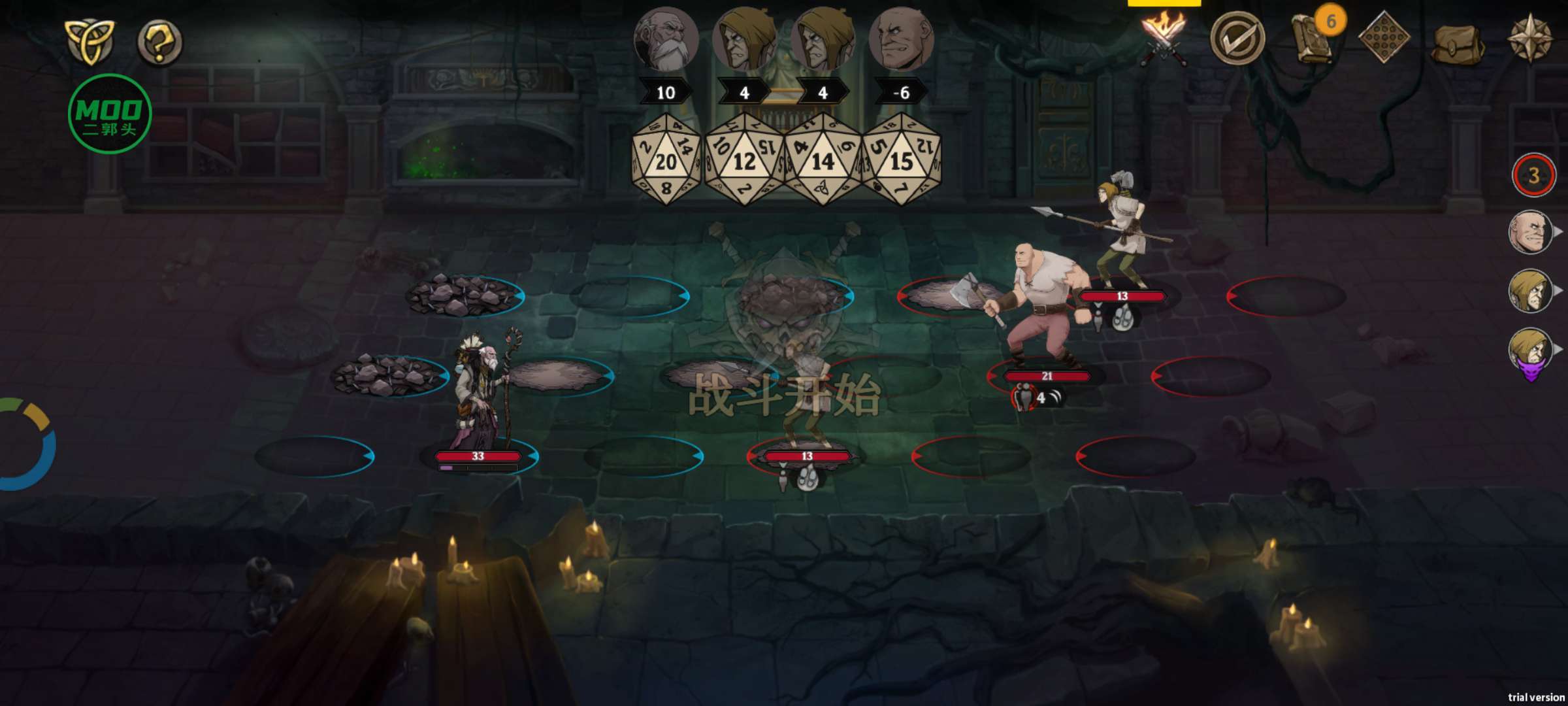
Task: Click the d20 die showing 14
Action: tap(823, 160)
